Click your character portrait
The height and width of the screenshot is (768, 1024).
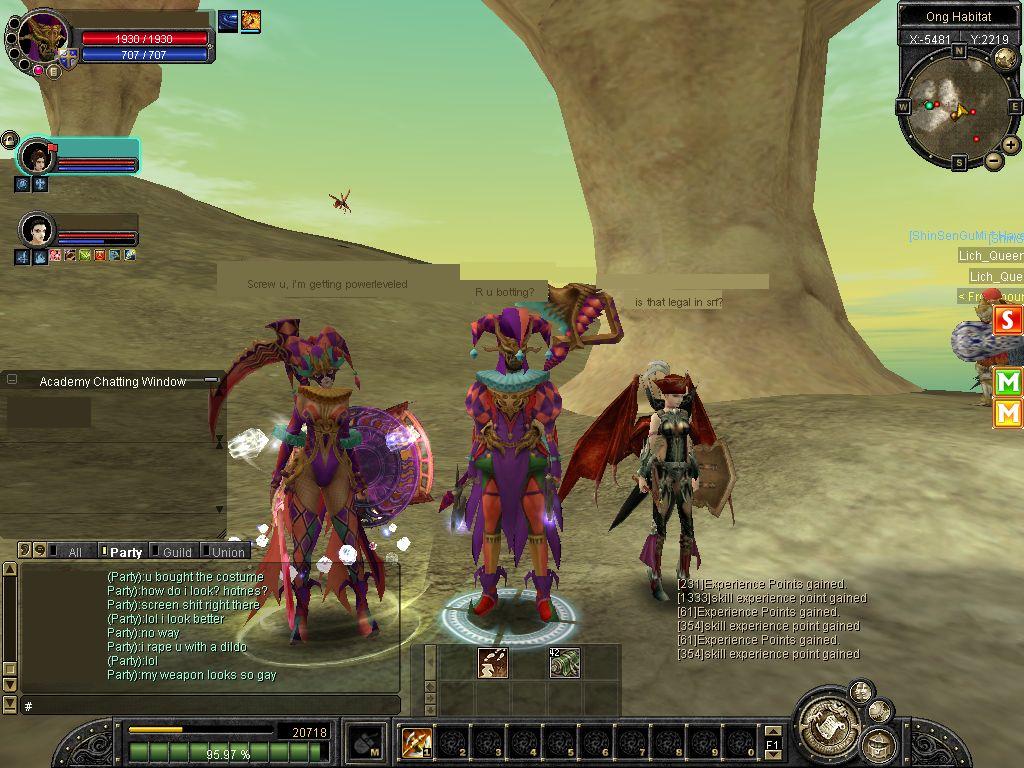(42, 40)
